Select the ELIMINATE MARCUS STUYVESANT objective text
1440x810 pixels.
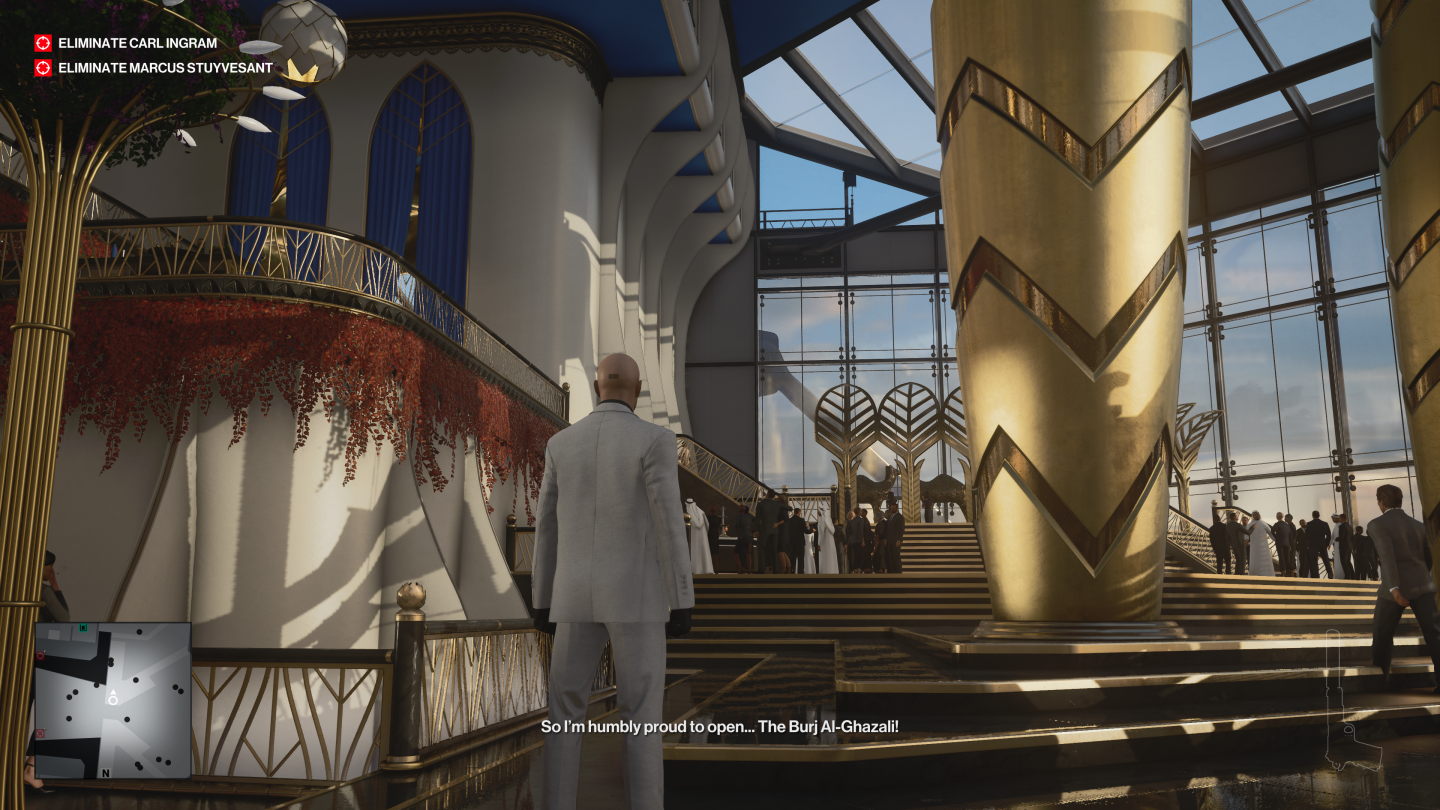[164, 68]
